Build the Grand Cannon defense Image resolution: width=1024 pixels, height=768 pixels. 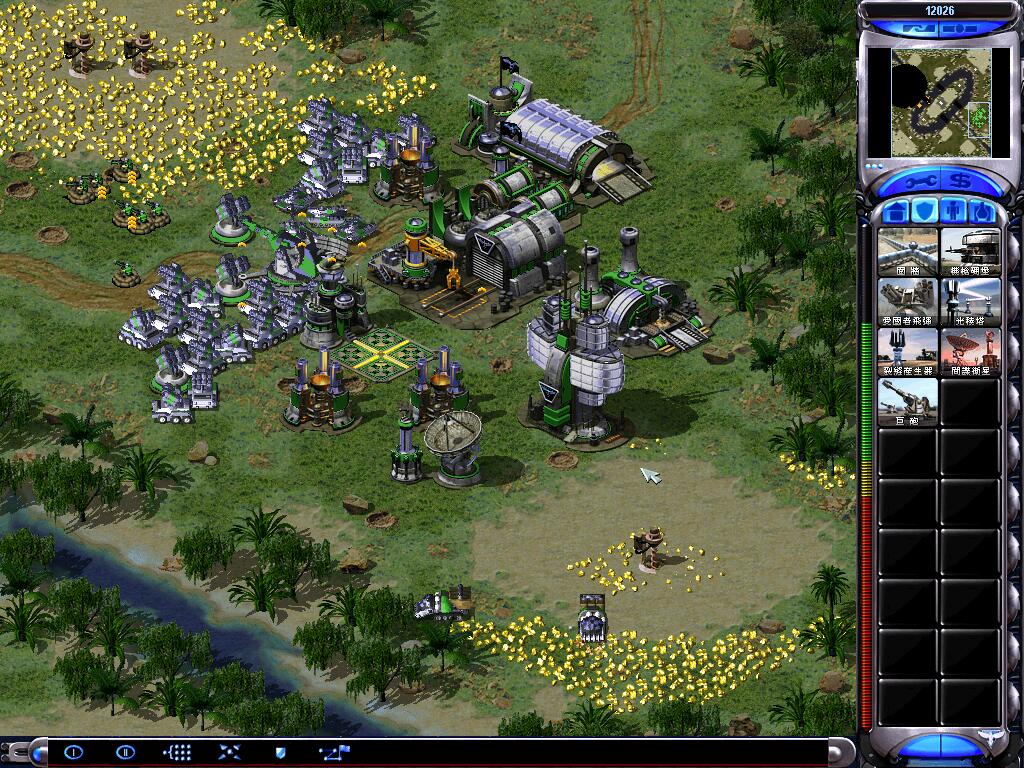tap(908, 401)
